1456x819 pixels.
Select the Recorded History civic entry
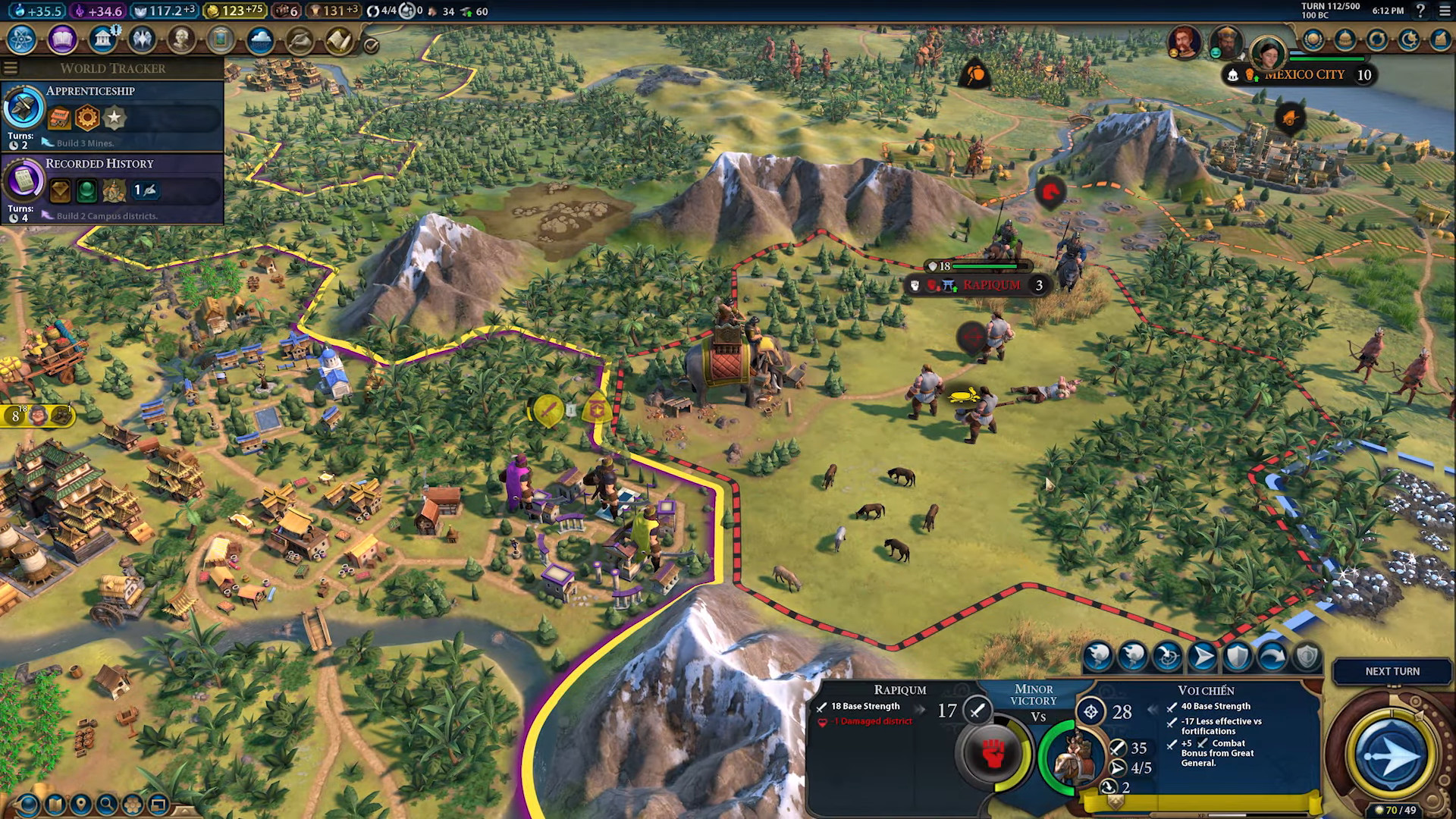click(112, 188)
